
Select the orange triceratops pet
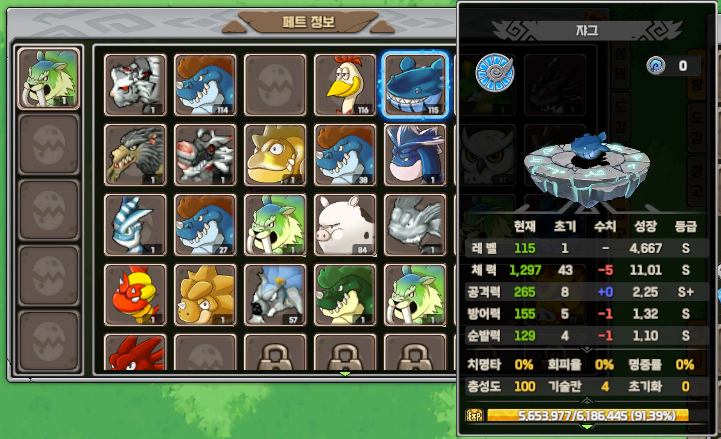tap(205, 294)
